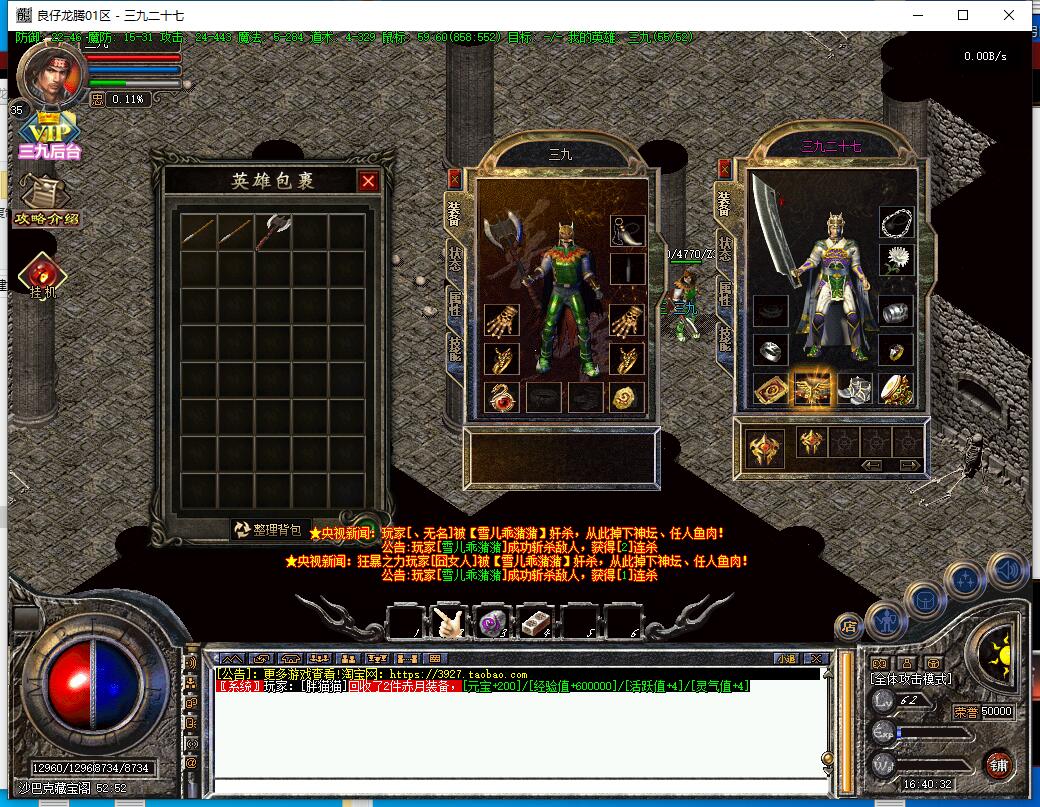Close the hero bag window

tap(368, 181)
